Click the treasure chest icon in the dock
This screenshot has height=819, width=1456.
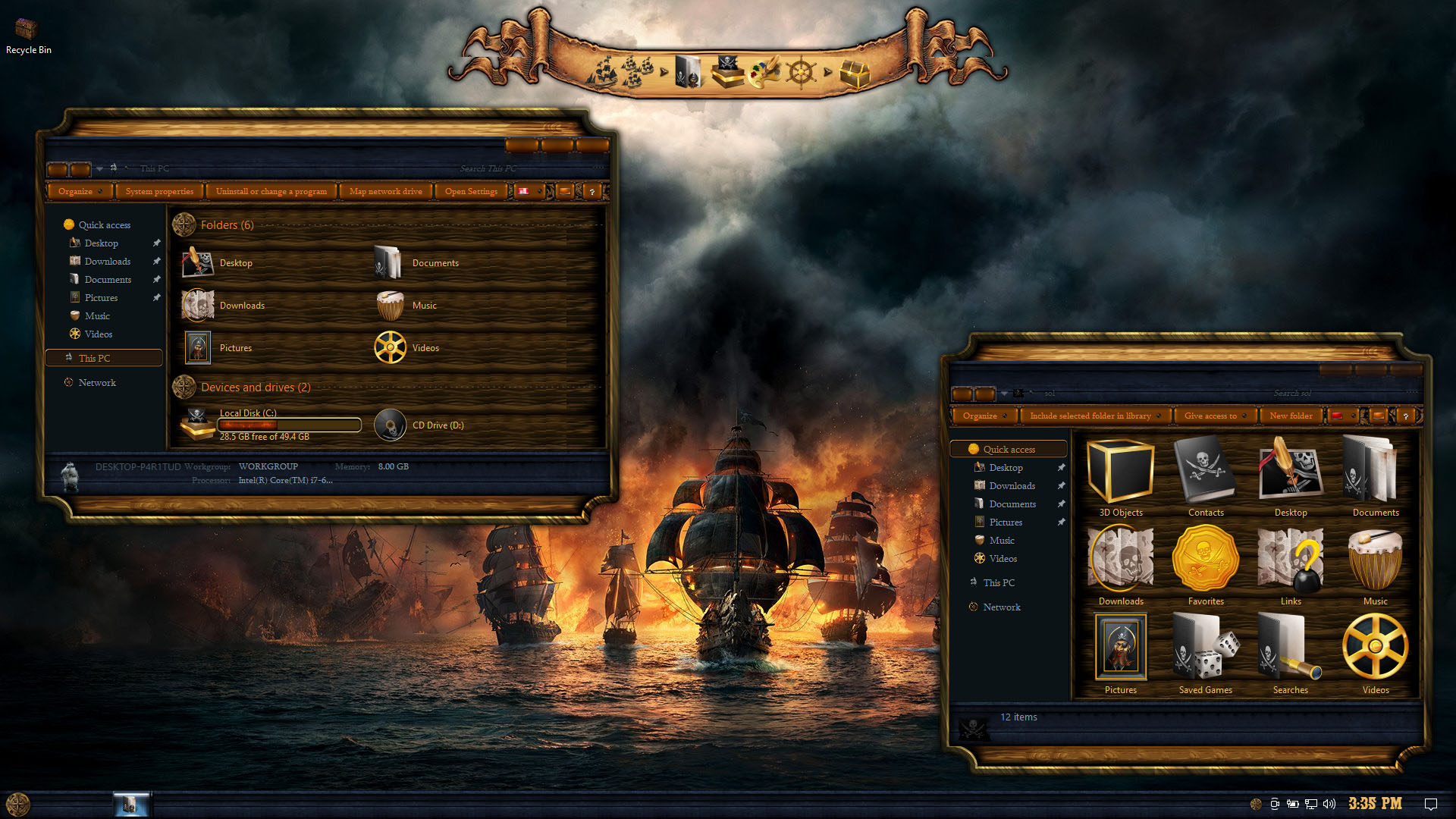tap(855, 74)
